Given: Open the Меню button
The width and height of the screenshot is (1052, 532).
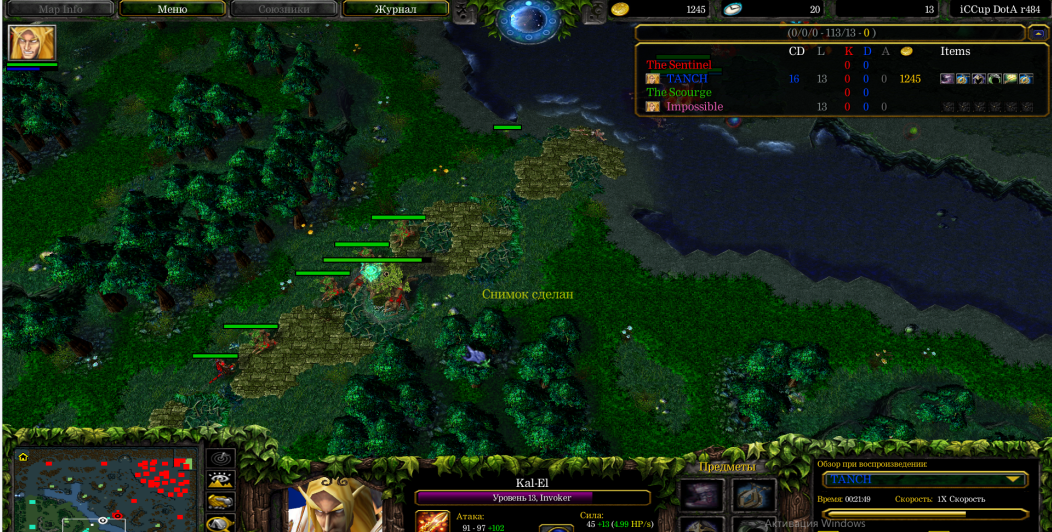Looking at the screenshot, I should coord(172,9).
